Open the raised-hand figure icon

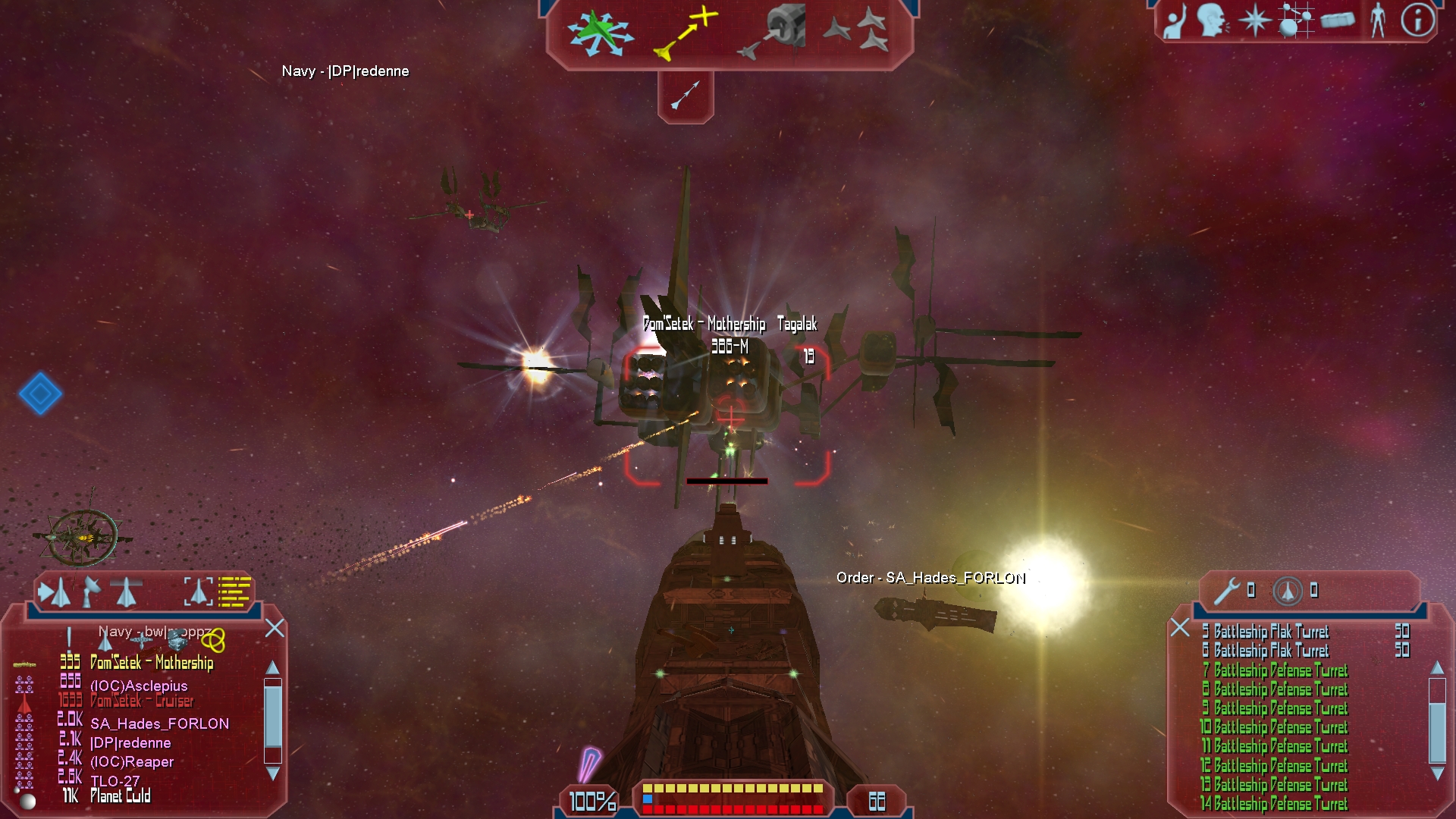tap(1174, 21)
